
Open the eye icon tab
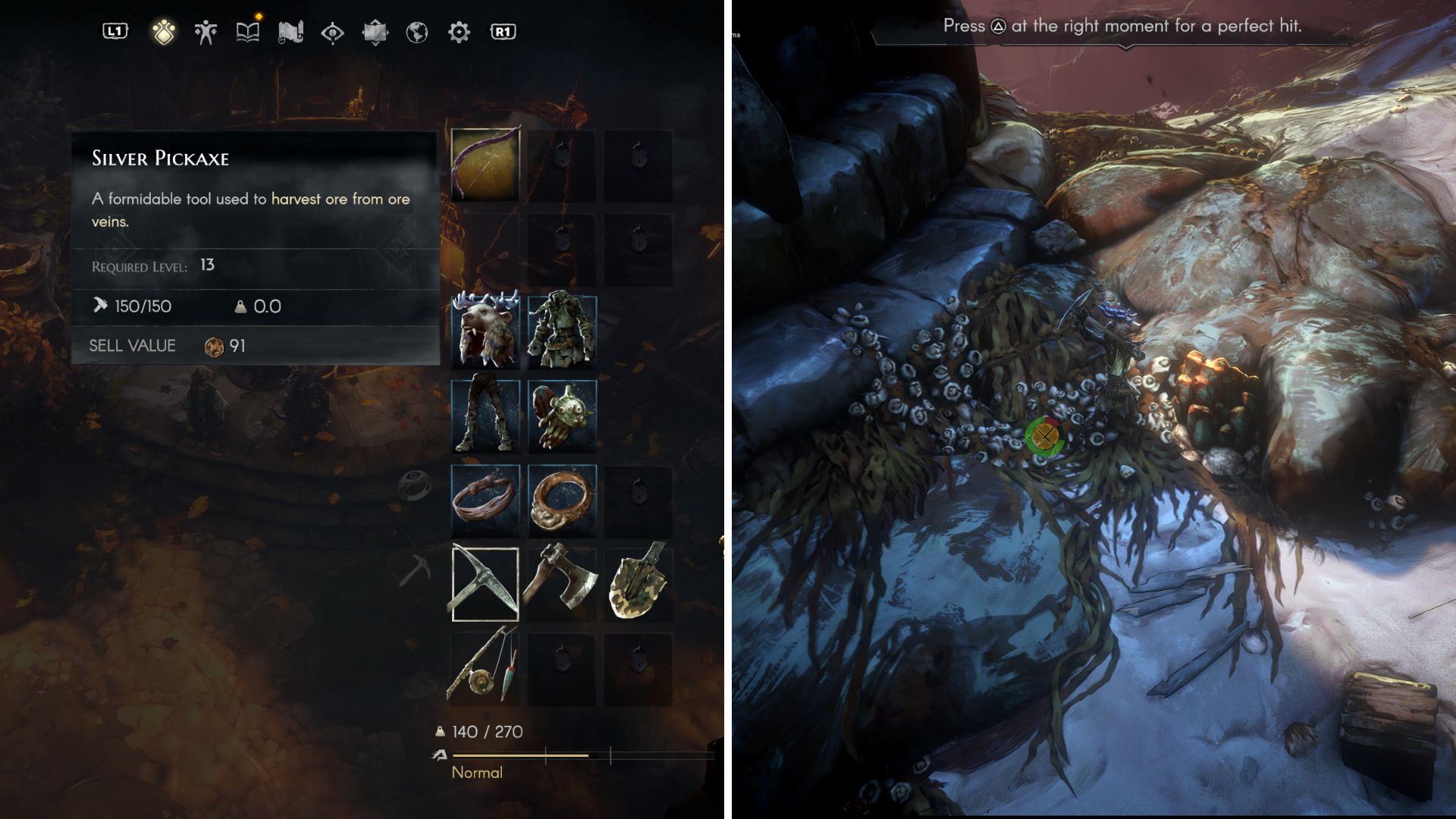coord(332,32)
